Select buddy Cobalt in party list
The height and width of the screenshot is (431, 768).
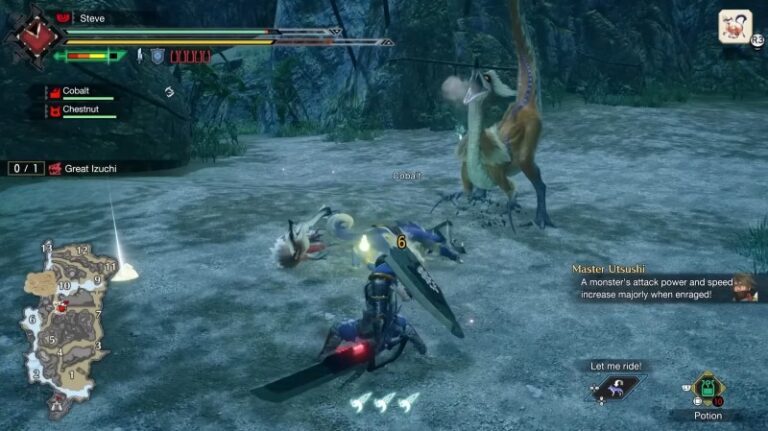point(78,91)
